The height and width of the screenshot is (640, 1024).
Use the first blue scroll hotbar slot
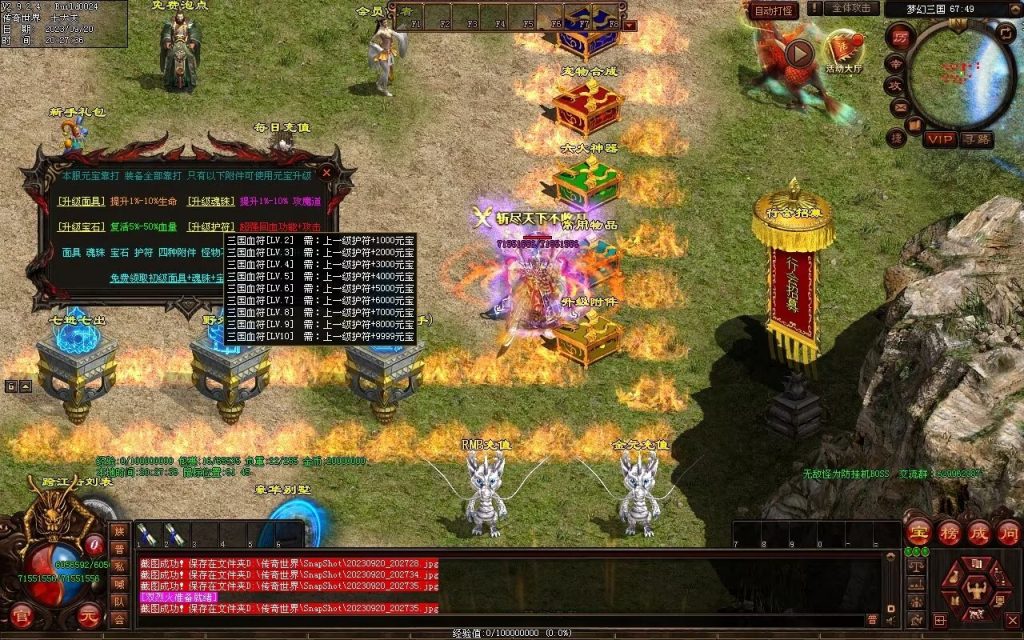(145, 533)
